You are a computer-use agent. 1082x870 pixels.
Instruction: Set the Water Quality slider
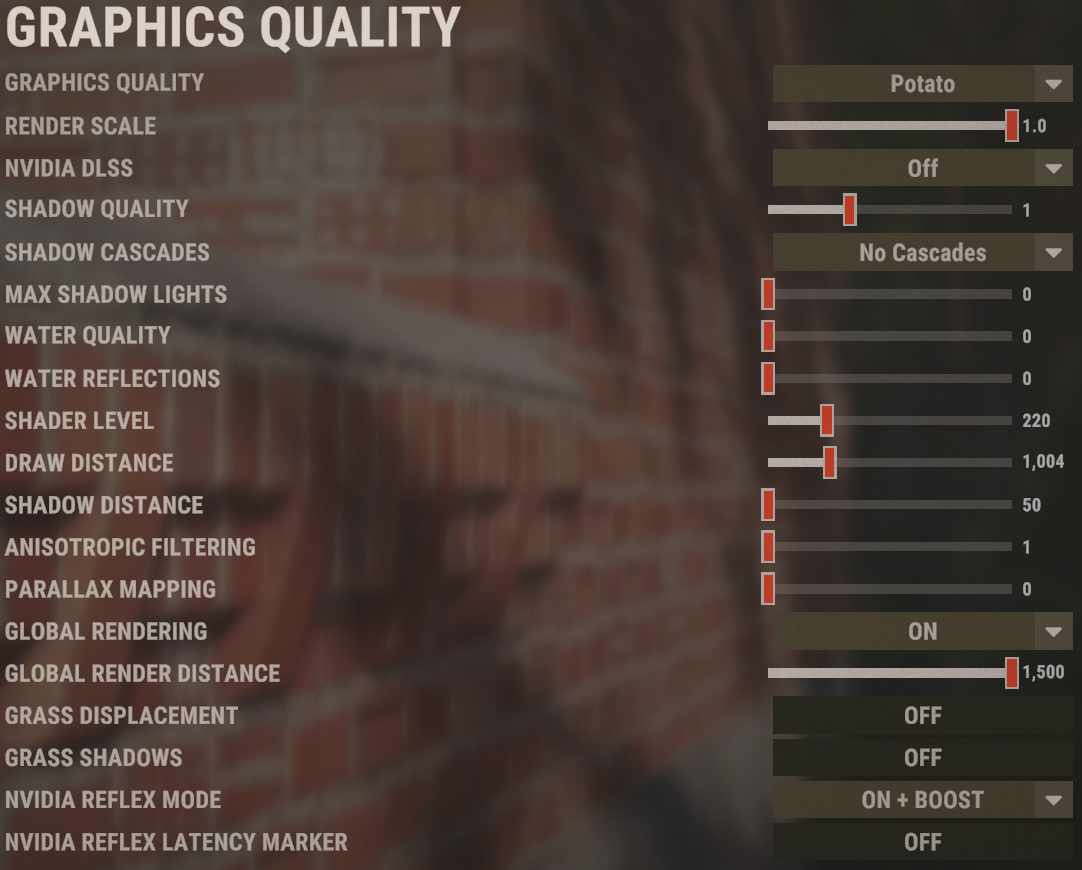click(768, 336)
